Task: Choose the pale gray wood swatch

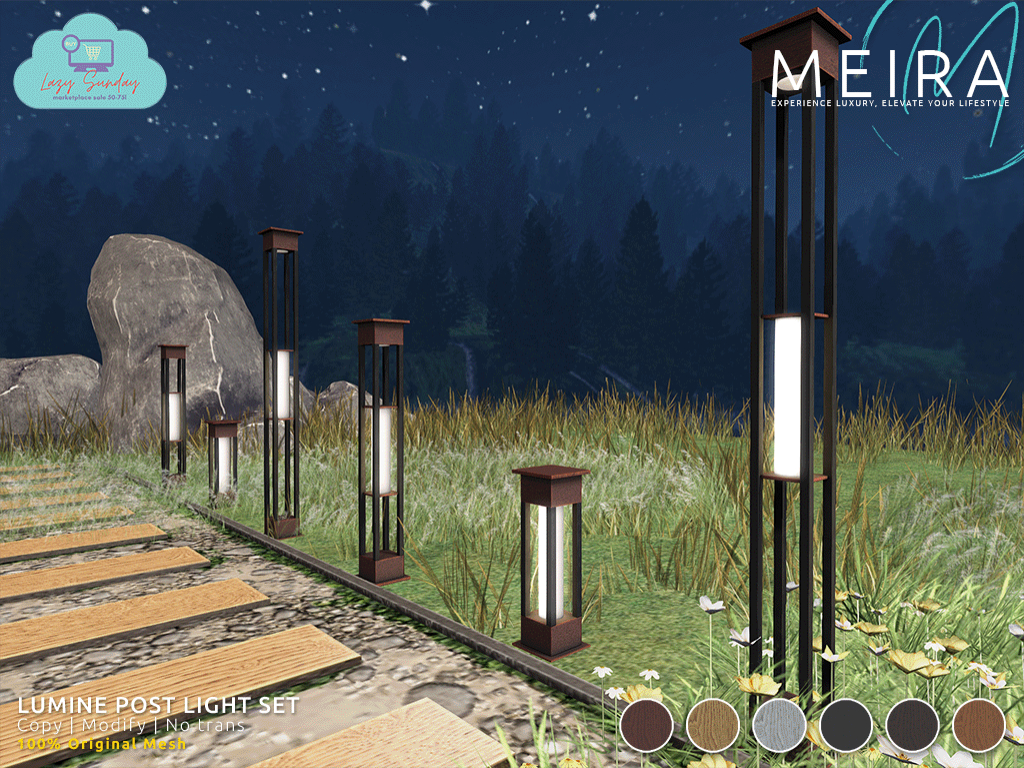Action: click(779, 724)
